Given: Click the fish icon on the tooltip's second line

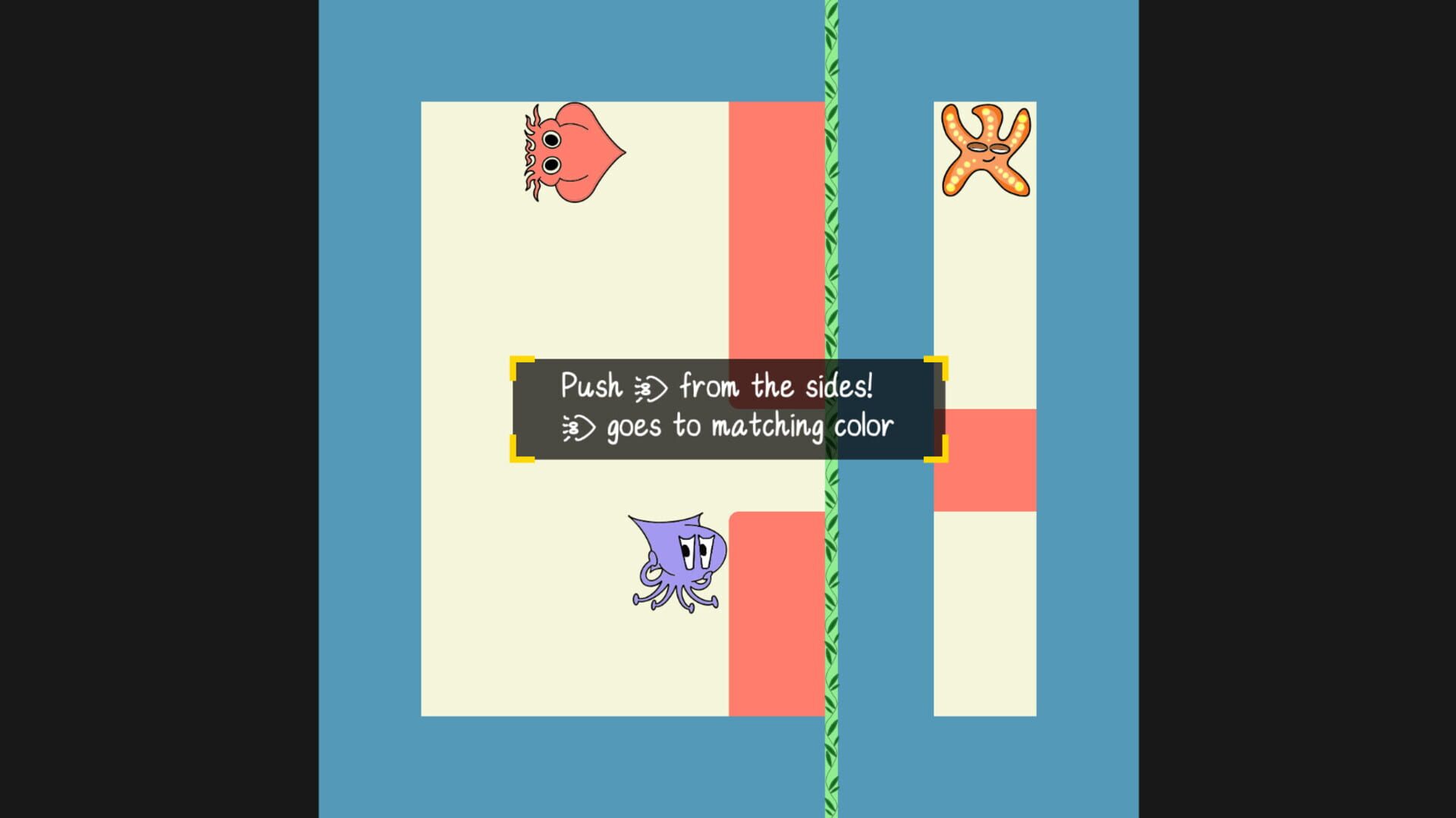Looking at the screenshot, I should (578, 426).
